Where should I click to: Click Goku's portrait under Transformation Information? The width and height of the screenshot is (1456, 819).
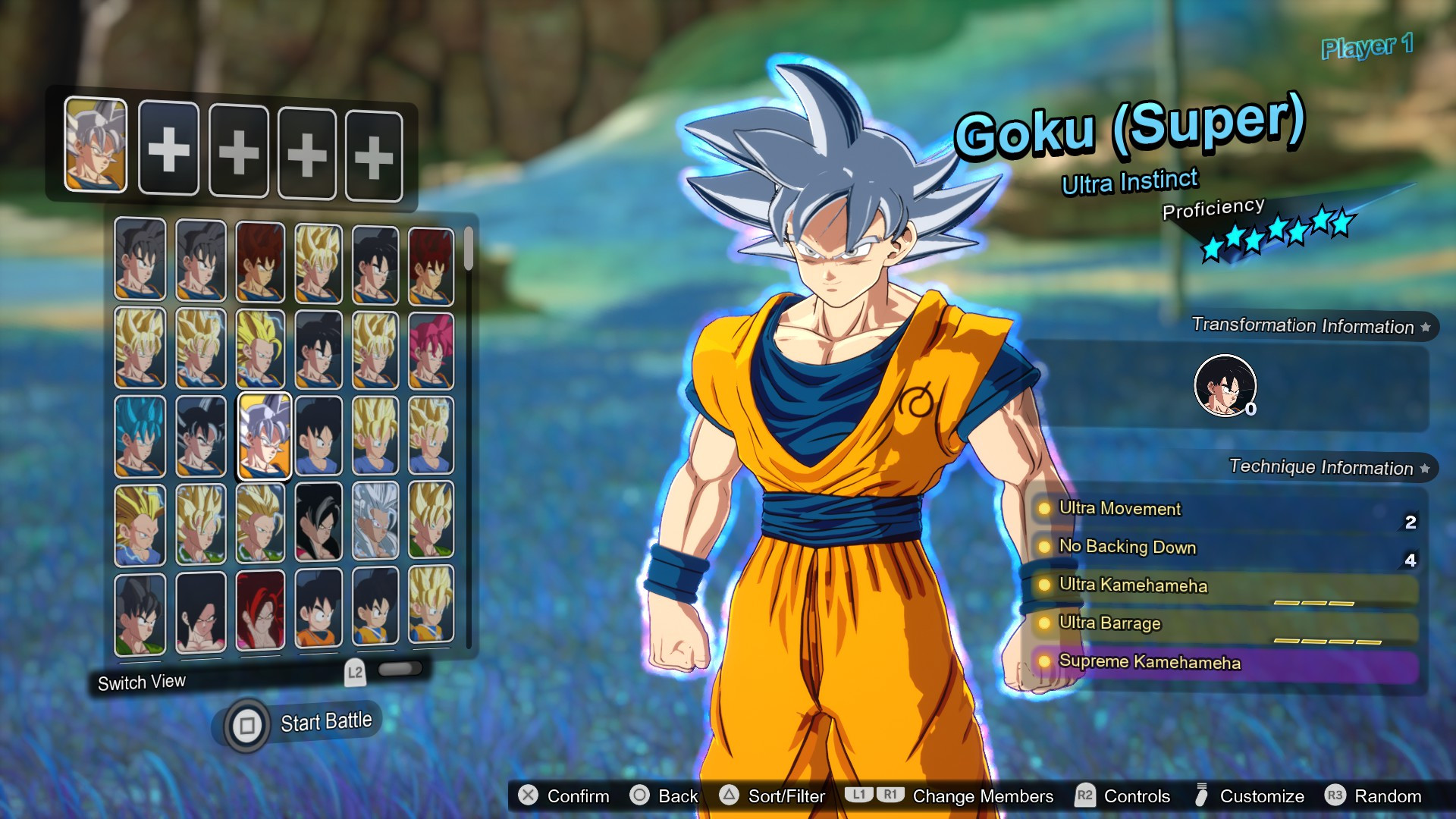pos(1224,385)
